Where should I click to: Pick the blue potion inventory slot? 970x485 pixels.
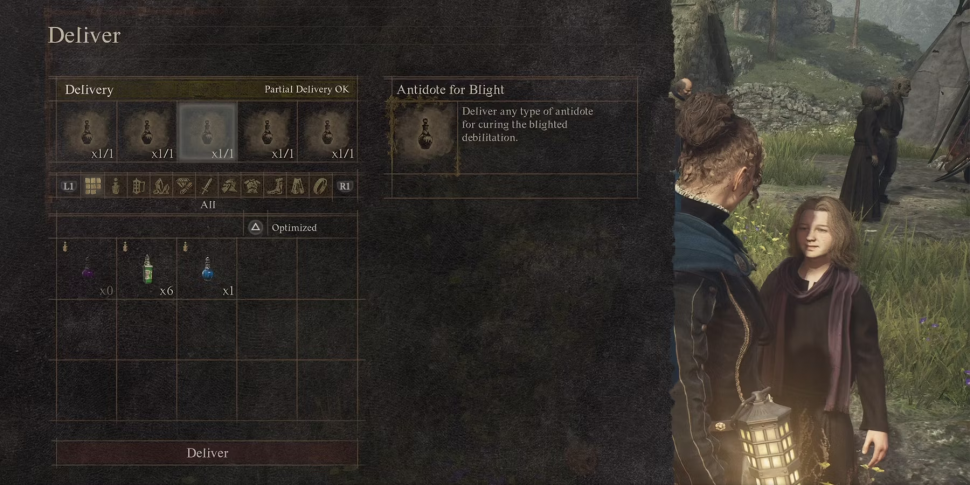tap(207, 268)
